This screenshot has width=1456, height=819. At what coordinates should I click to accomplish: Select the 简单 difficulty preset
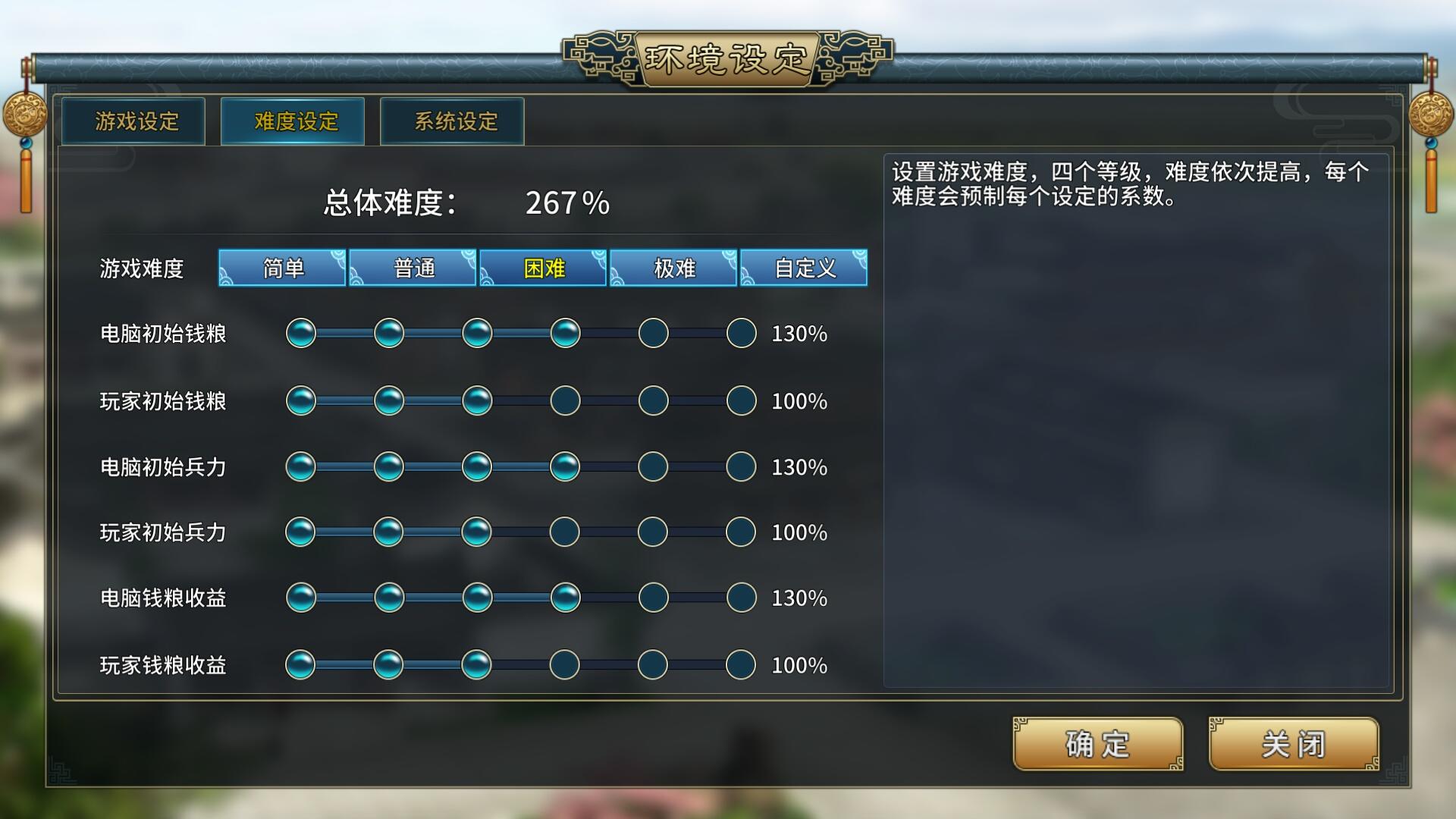[283, 268]
